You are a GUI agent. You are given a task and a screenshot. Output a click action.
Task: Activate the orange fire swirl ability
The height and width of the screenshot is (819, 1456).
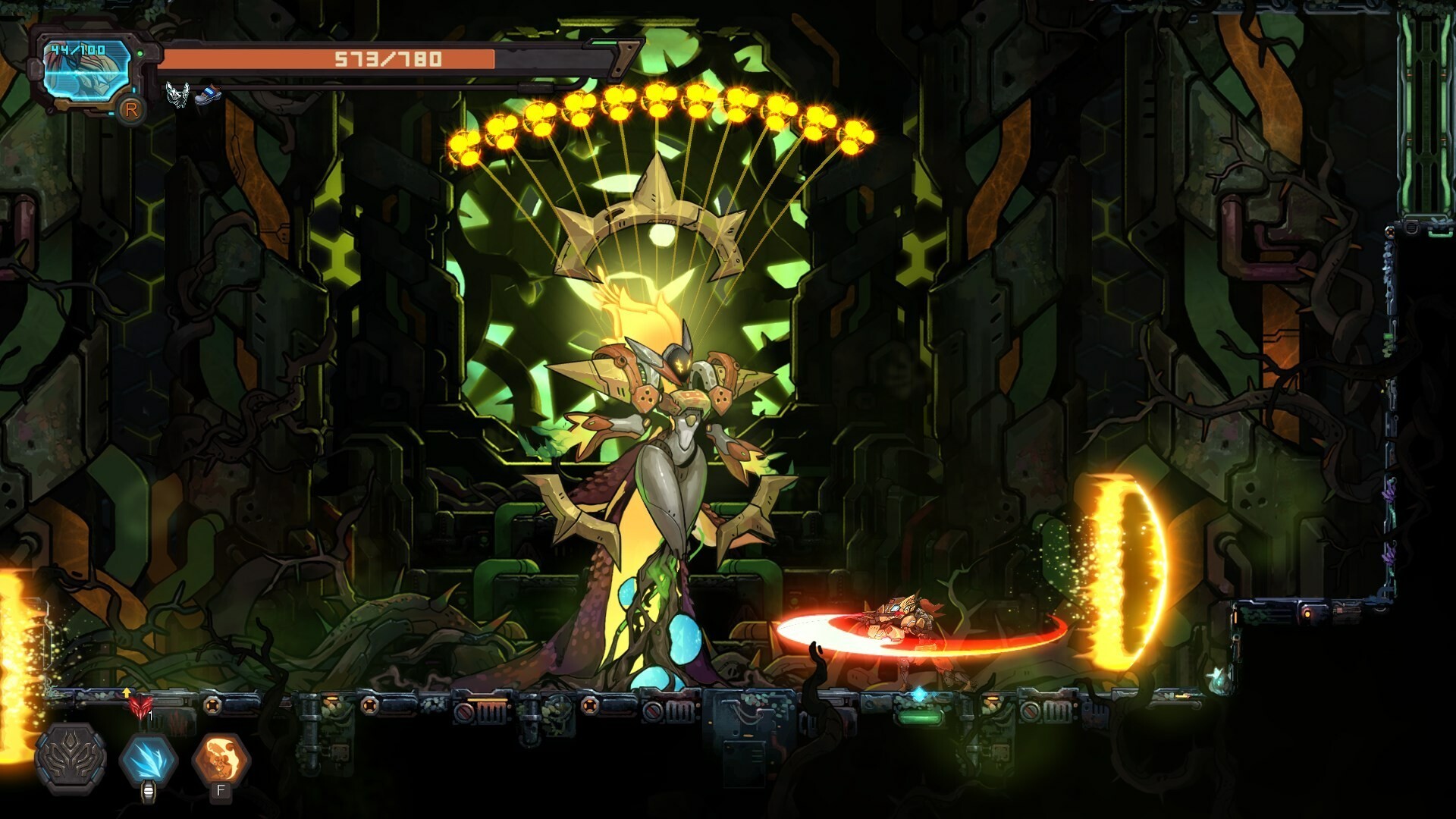click(x=221, y=759)
